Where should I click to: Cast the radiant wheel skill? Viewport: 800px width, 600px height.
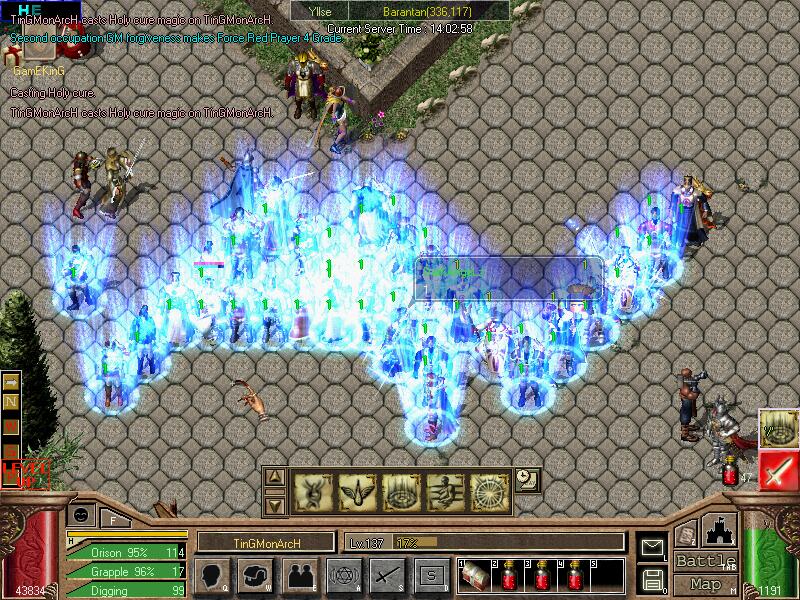coord(489,491)
